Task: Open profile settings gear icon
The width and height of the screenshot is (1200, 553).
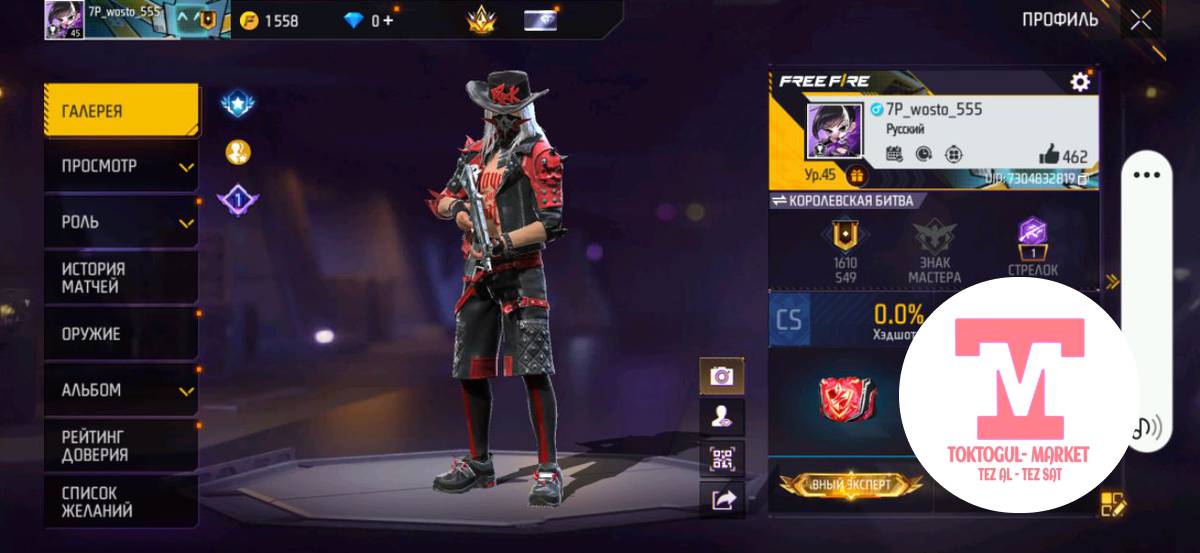Action: (1080, 82)
